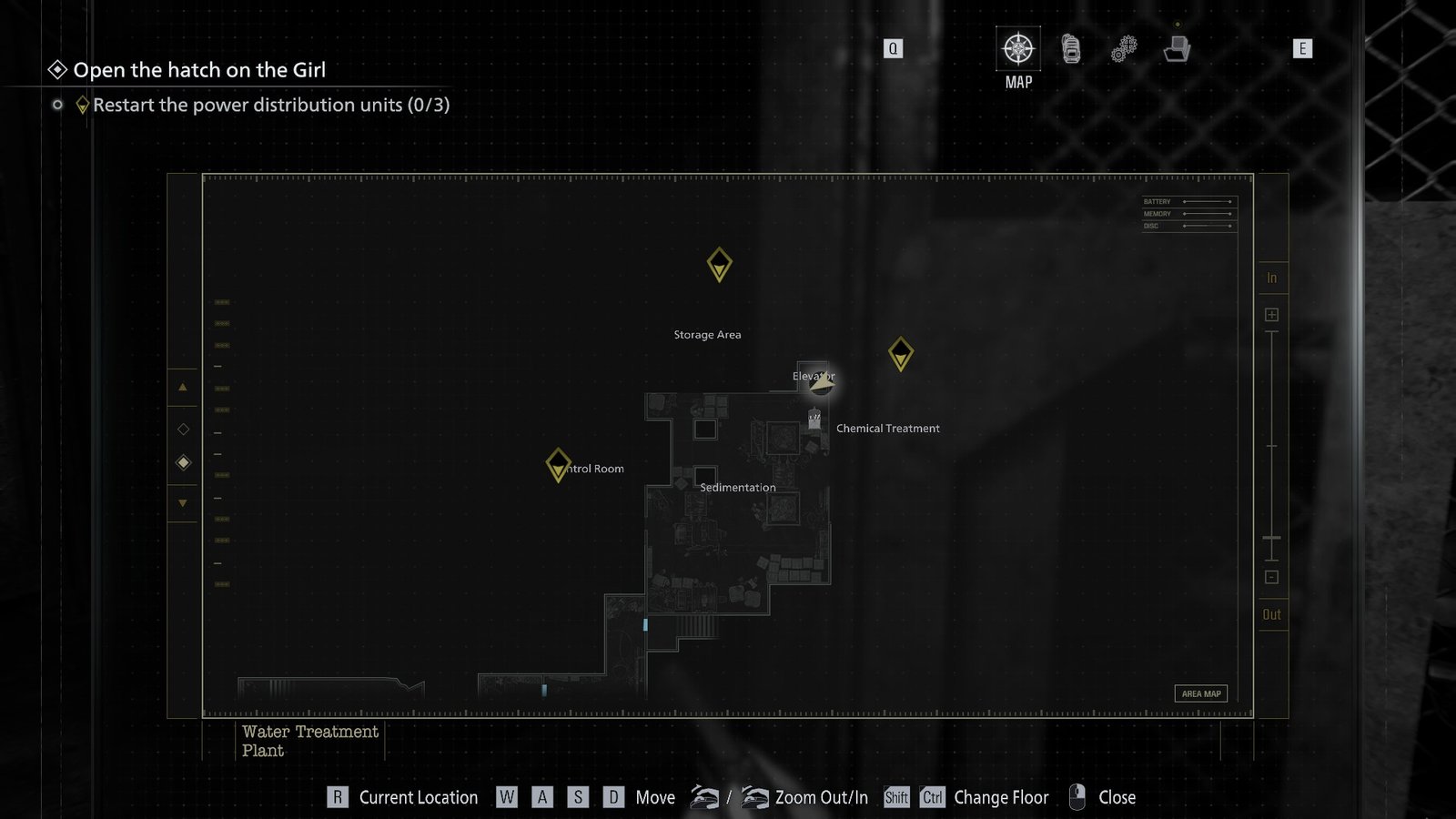Toggle the filled diamond filter in left sidebar
Screen dimensions: 1456x819
(184, 462)
